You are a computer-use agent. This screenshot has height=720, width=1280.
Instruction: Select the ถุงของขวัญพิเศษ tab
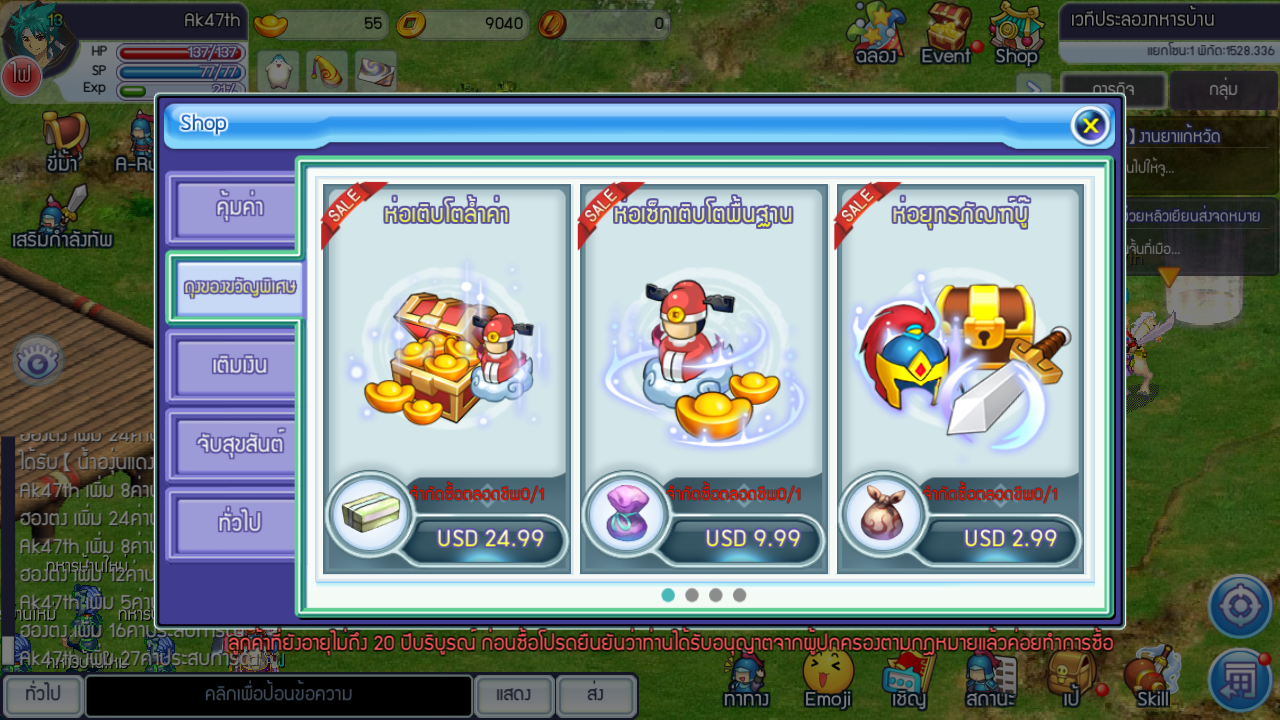click(x=240, y=288)
